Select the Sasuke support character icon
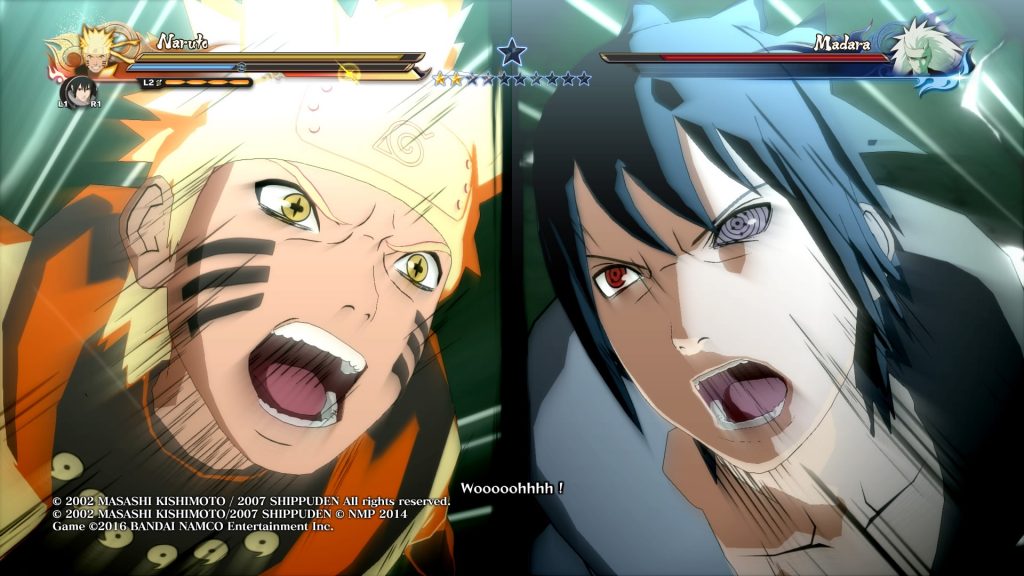Image resolution: width=1024 pixels, height=576 pixels. (78, 90)
